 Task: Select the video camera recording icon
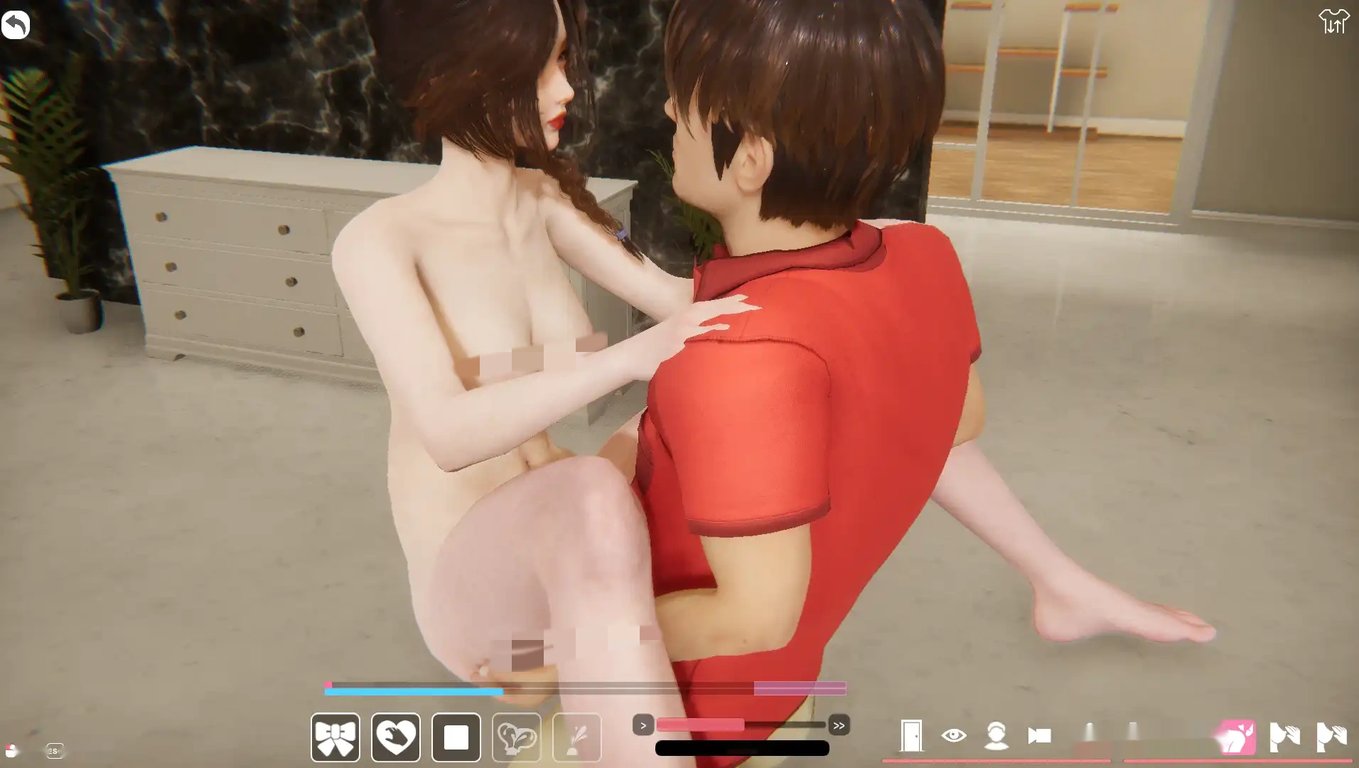tap(1040, 735)
